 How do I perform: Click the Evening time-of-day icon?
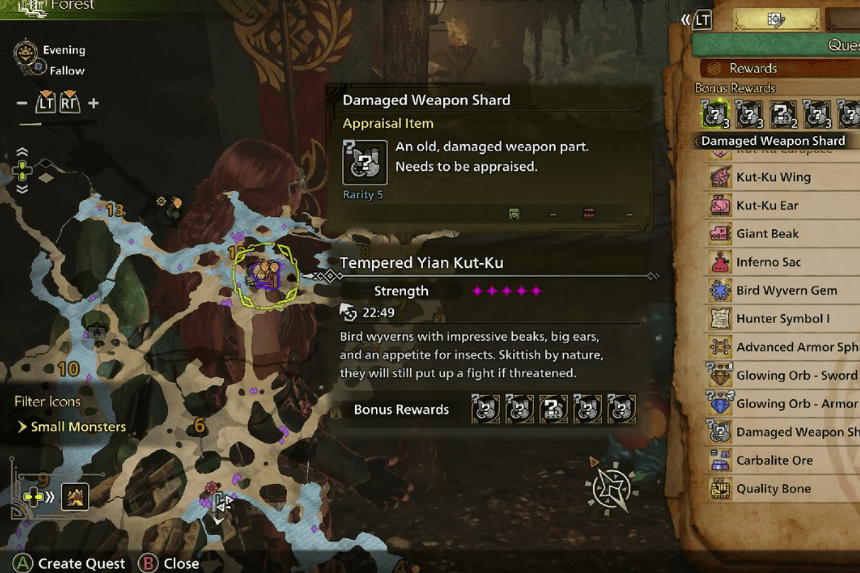tap(26, 51)
